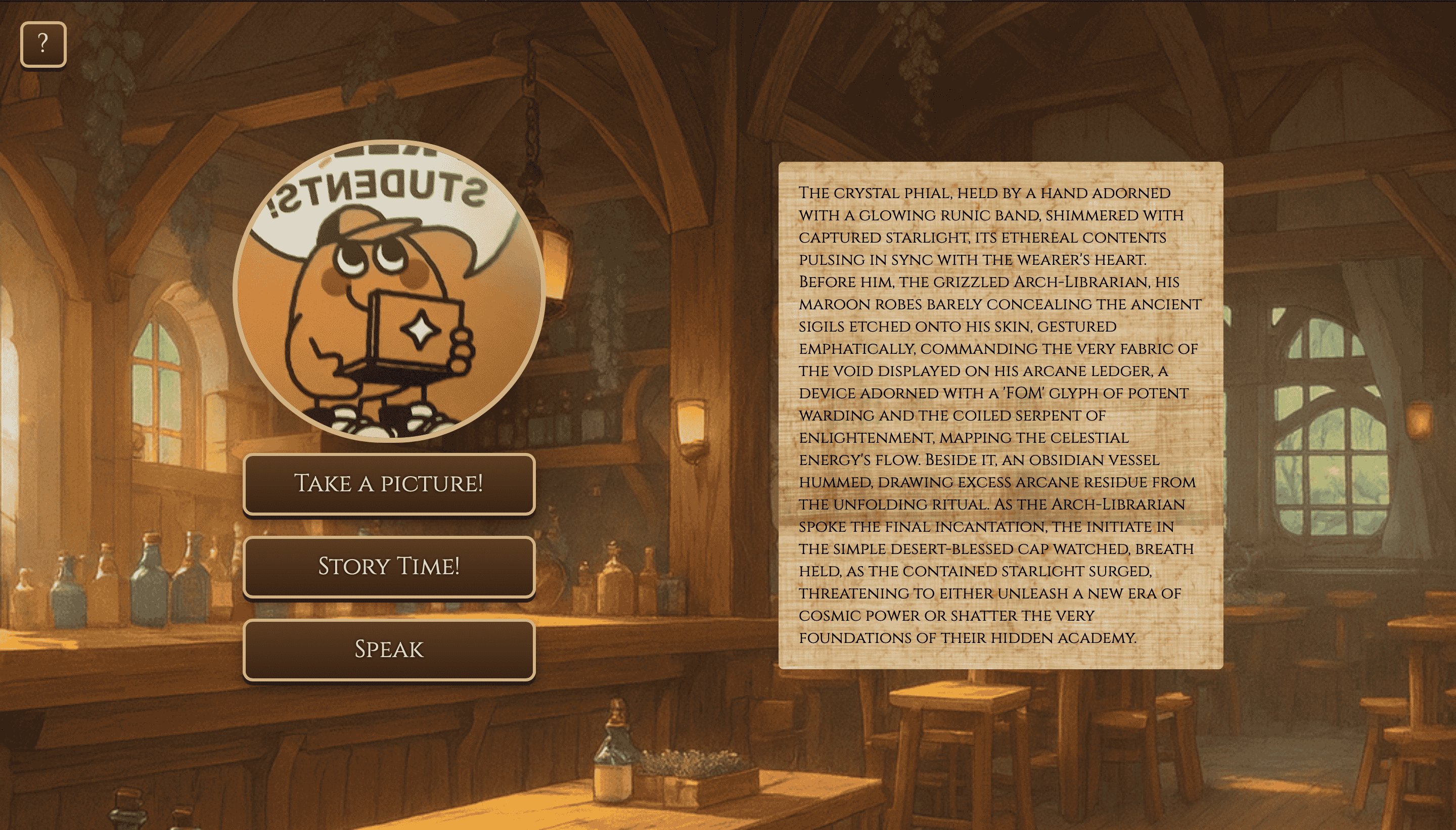Open the question mark help button
Viewport: 1456px width, 830px height.
pyautogui.click(x=43, y=44)
